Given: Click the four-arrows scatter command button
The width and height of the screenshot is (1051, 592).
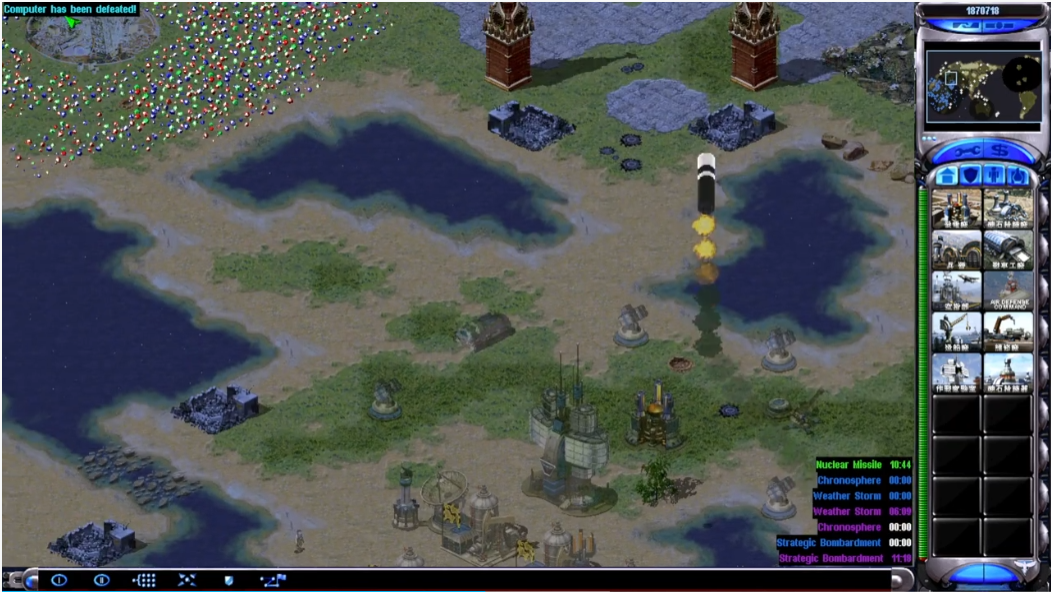Looking at the screenshot, I should pyautogui.click(x=187, y=580).
